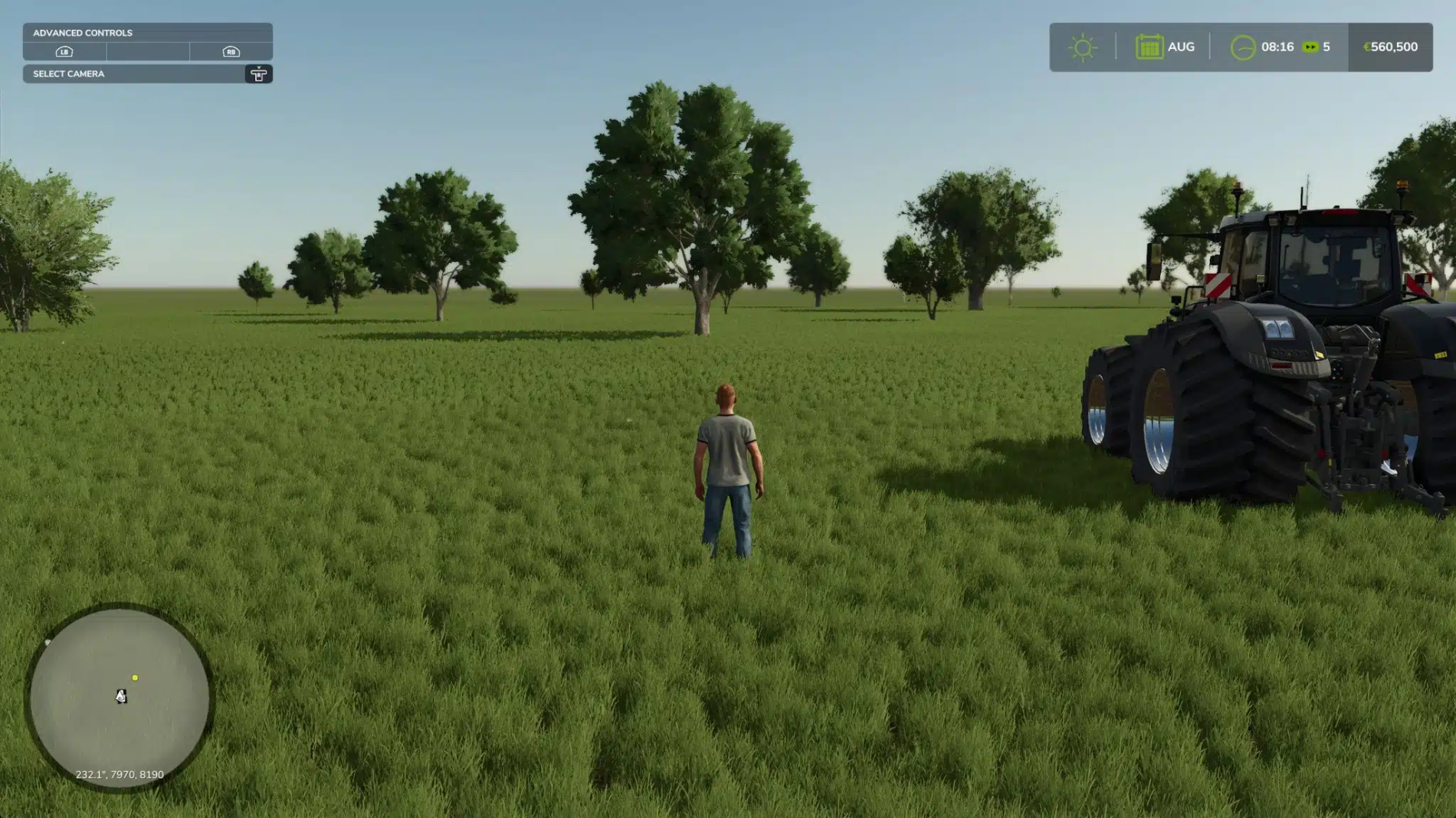
Task: Toggle the RB shoulder button control
Action: tap(230, 52)
